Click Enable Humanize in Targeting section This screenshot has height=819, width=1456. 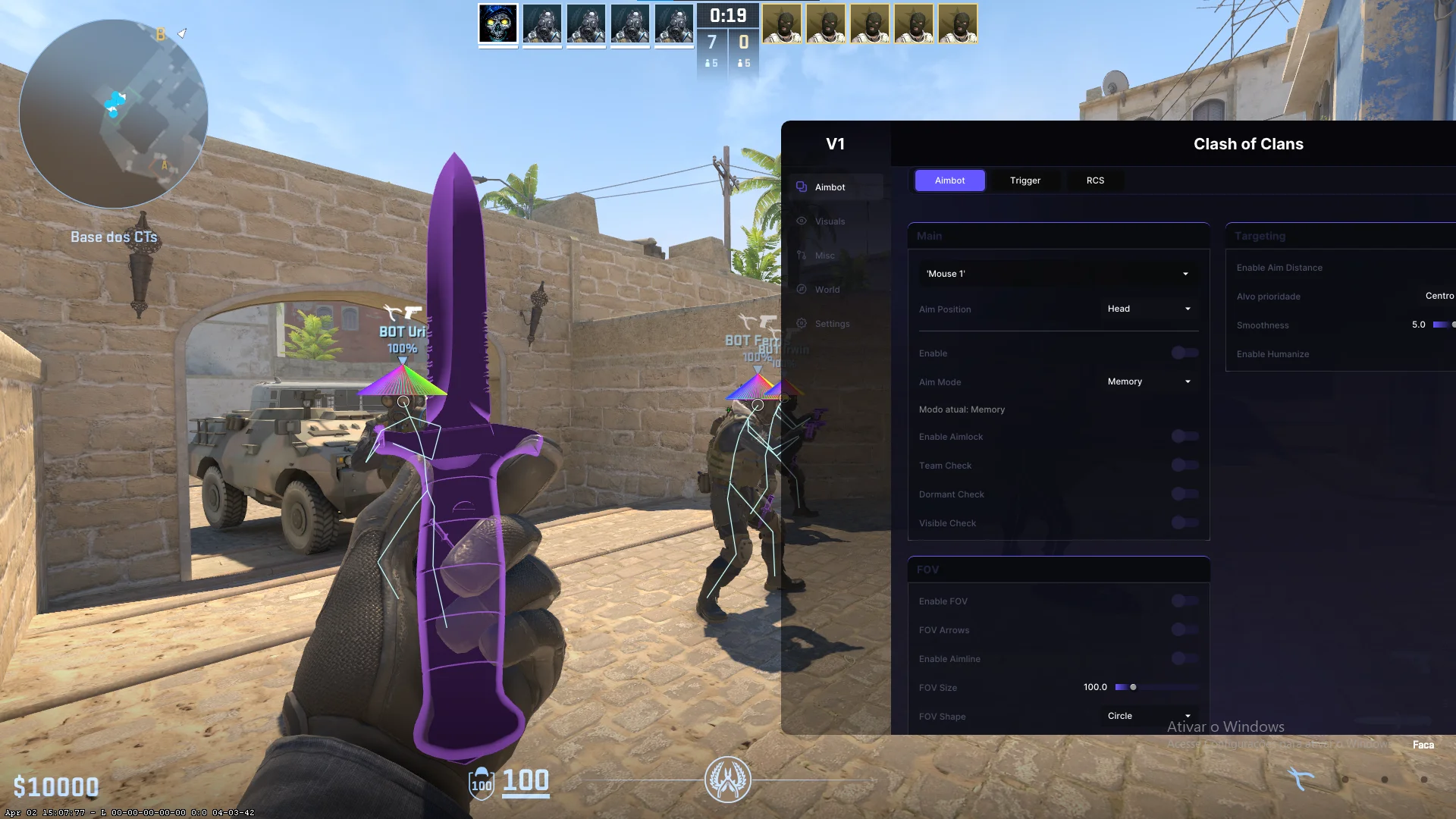point(1273,353)
